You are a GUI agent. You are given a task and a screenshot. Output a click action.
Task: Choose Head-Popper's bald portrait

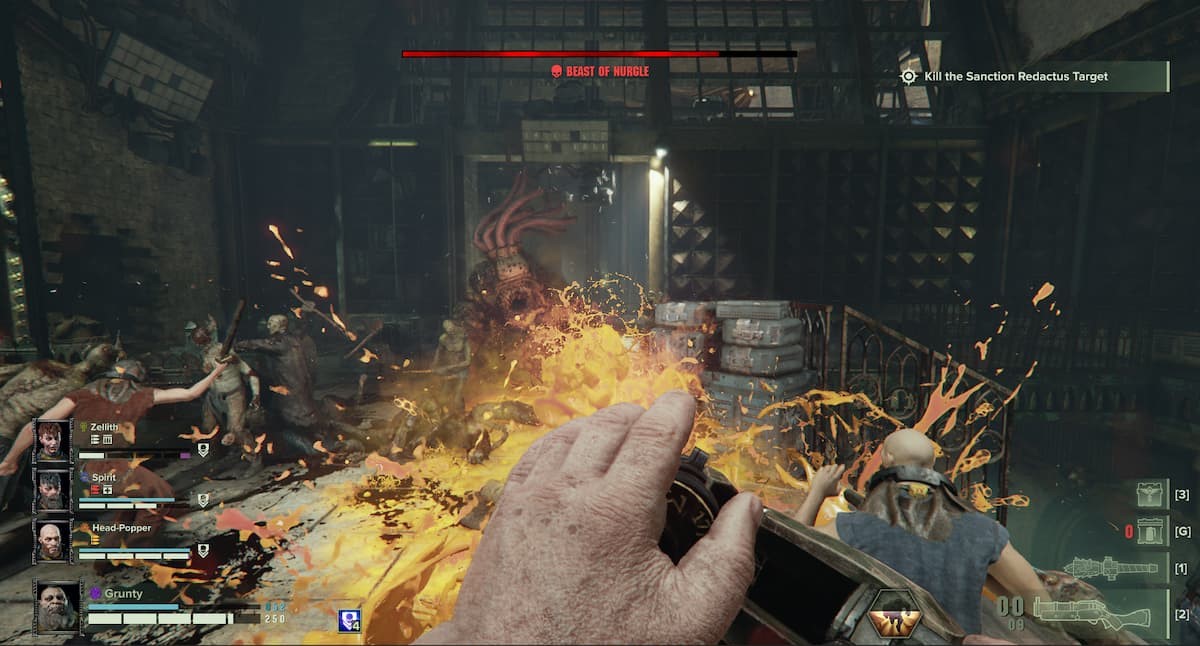click(x=53, y=540)
